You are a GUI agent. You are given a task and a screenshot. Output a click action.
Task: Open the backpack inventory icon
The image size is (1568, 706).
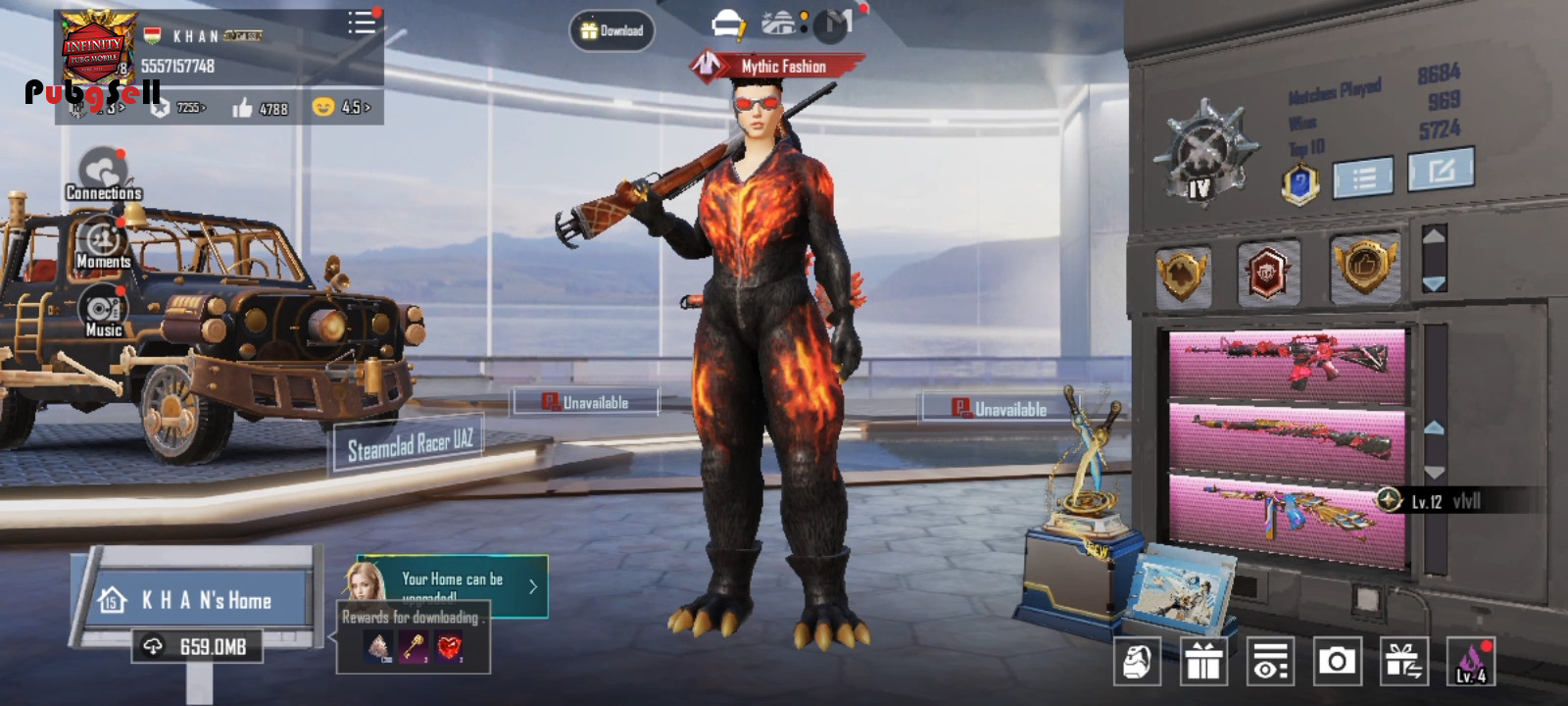click(1137, 662)
